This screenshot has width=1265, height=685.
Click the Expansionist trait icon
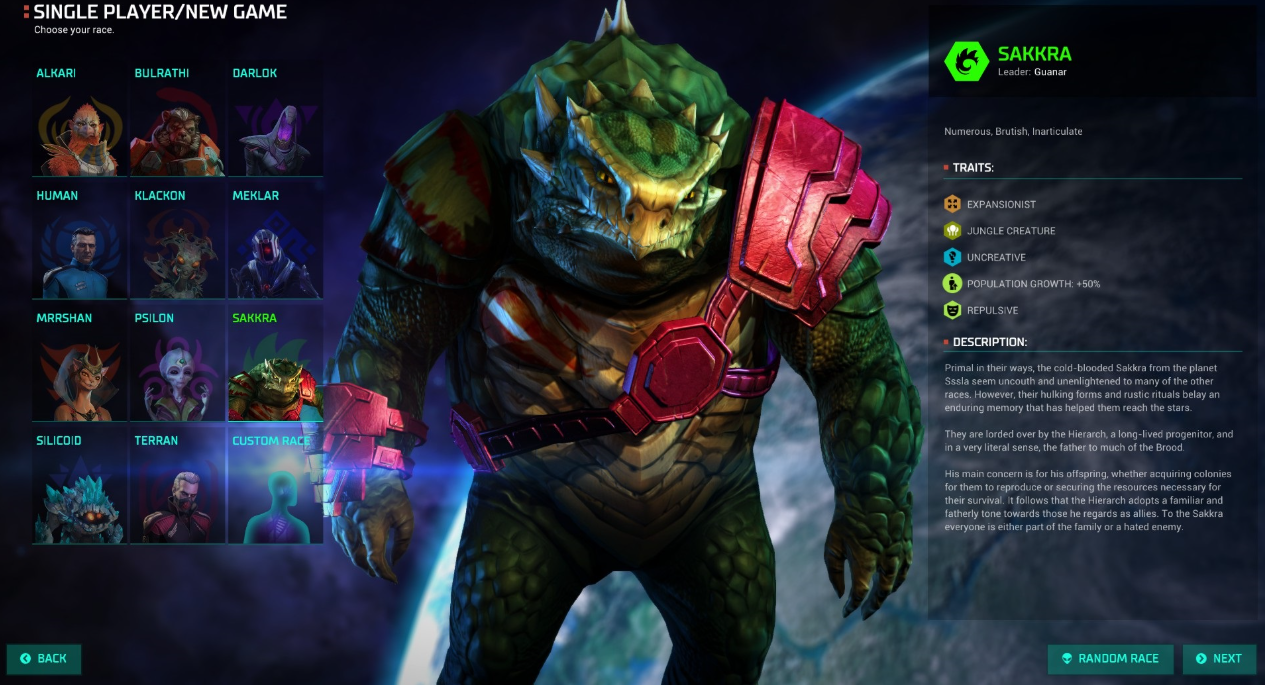click(952, 204)
